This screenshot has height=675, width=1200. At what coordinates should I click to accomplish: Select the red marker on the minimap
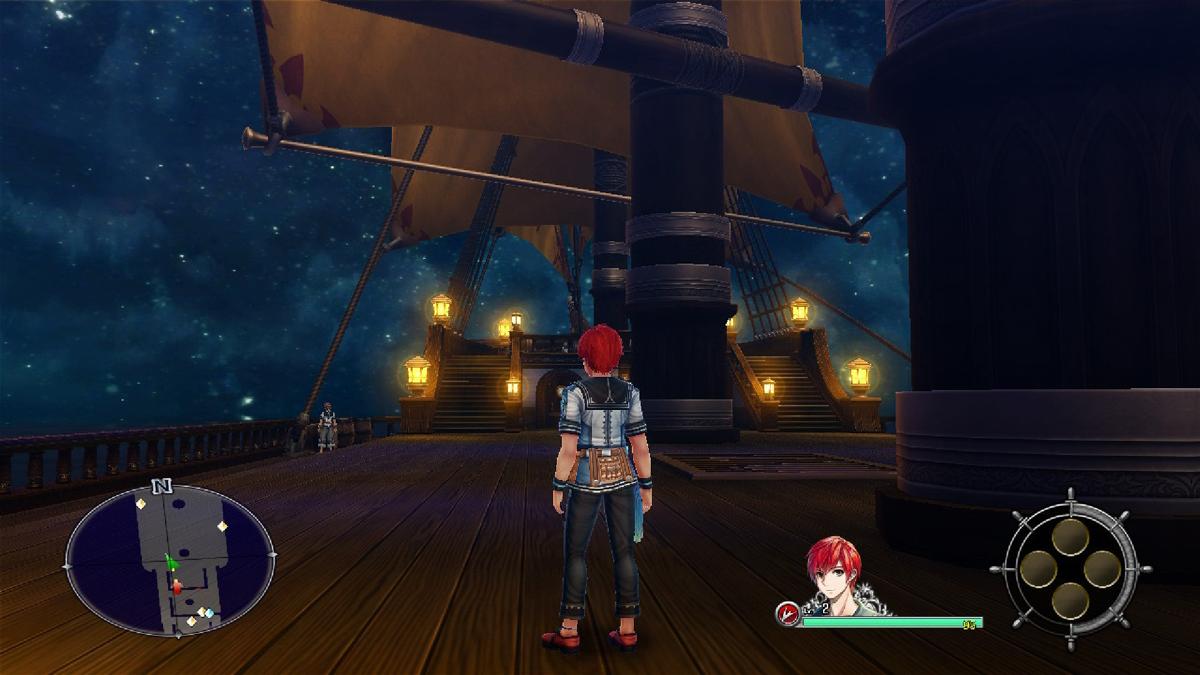(x=177, y=588)
